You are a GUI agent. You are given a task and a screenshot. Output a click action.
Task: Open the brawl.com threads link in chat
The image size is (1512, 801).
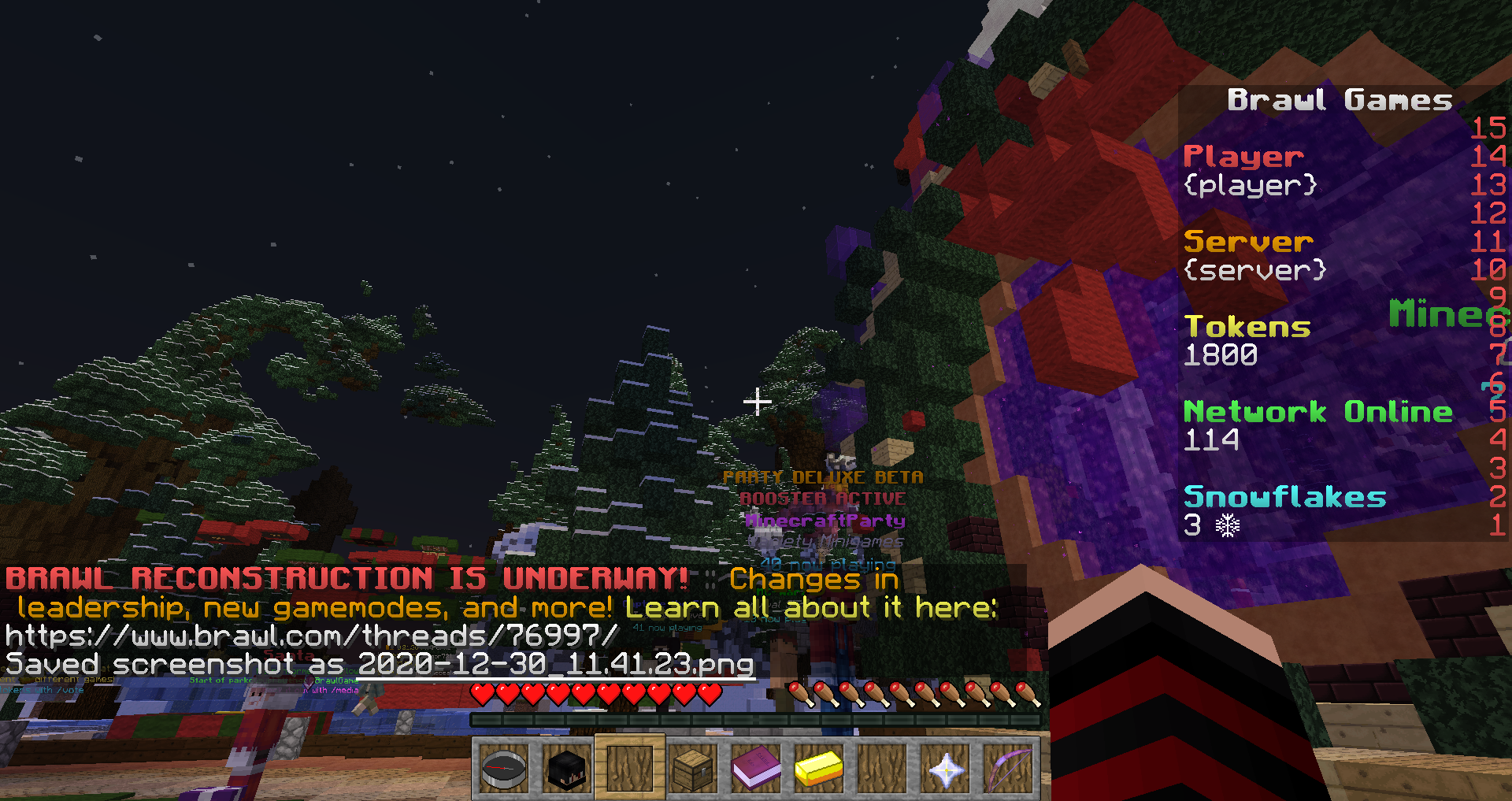coord(312,636)
